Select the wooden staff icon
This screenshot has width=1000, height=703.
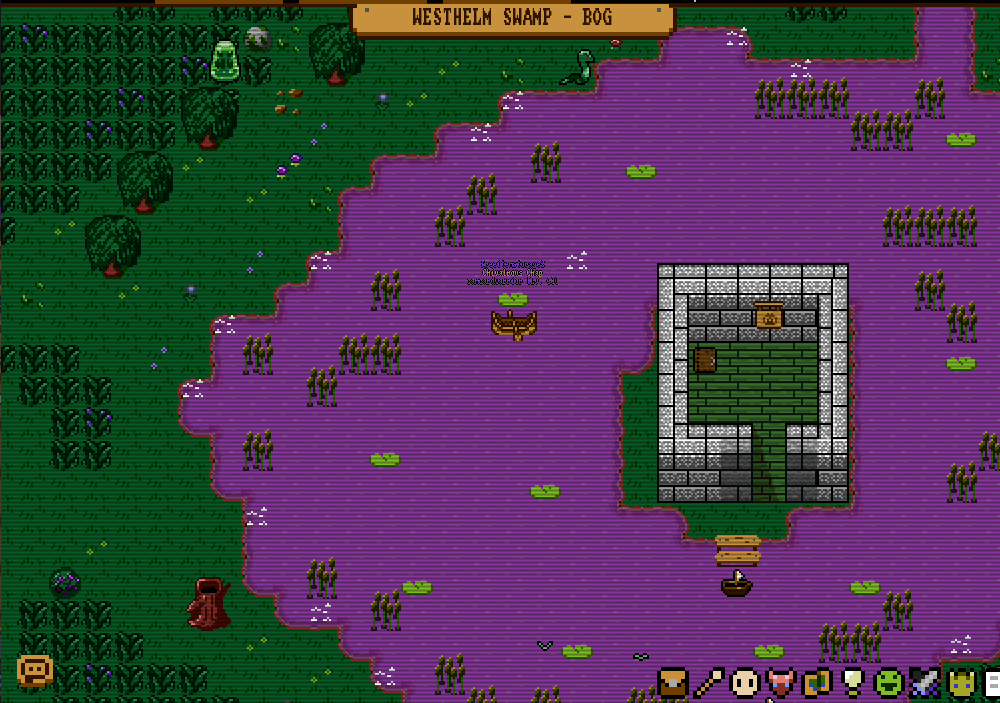click(x=709, y=683)
